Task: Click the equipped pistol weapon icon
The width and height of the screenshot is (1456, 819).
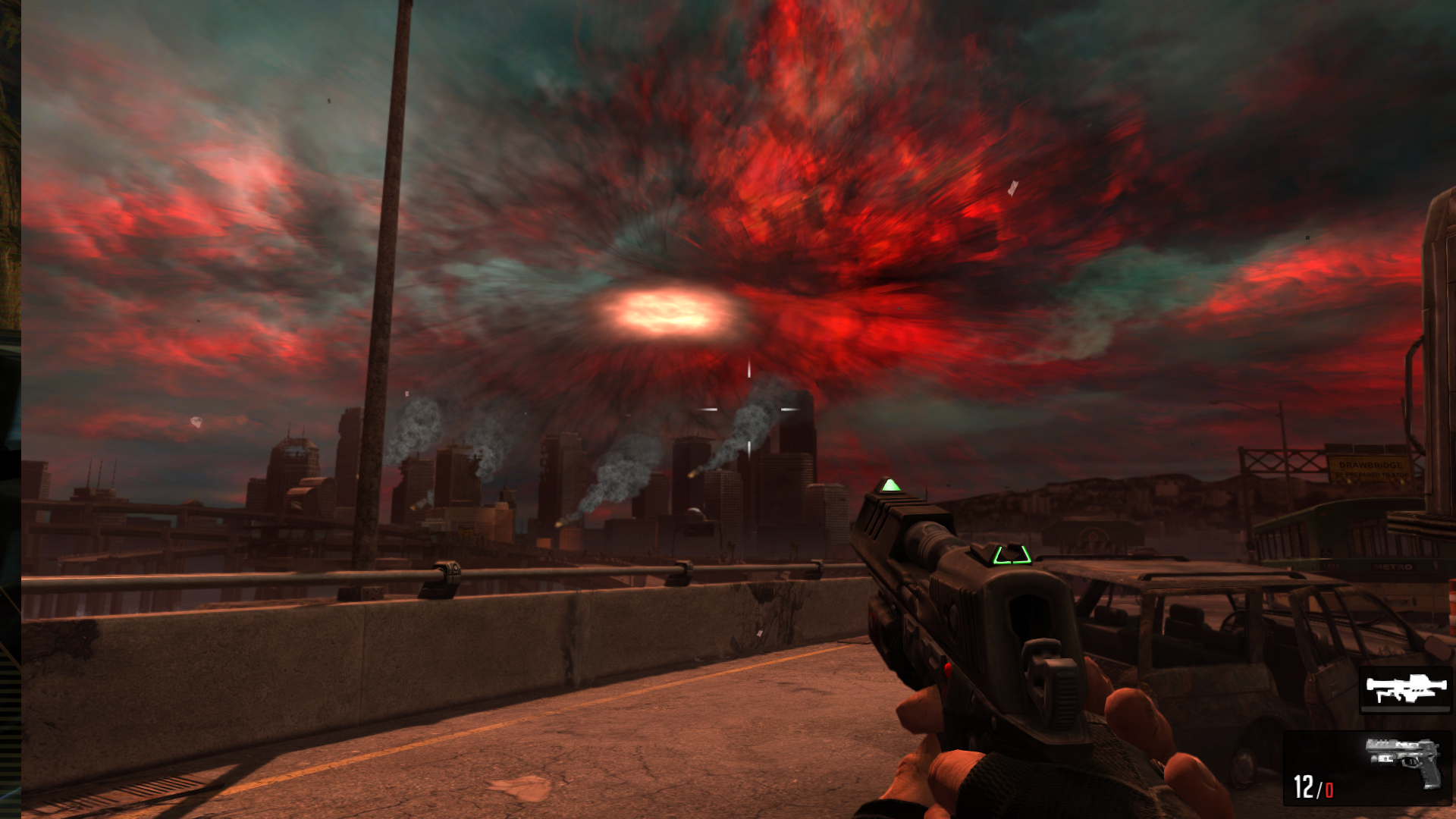Action: pyautogui.click(x=1403, y=761)
